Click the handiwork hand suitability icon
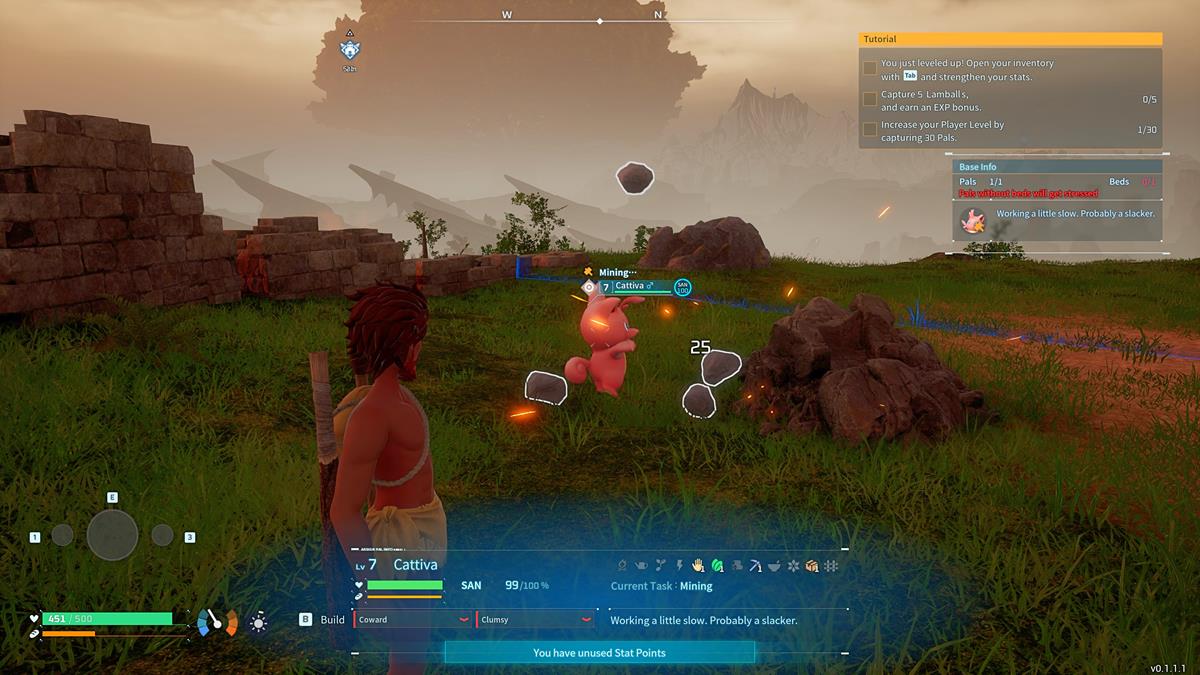The height and width of the screenshot is (675, 1200). 698,566
